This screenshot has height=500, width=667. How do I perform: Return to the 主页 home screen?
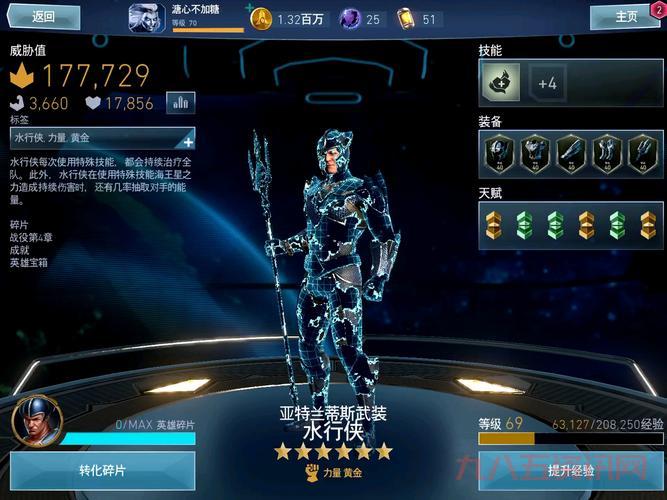624,16
